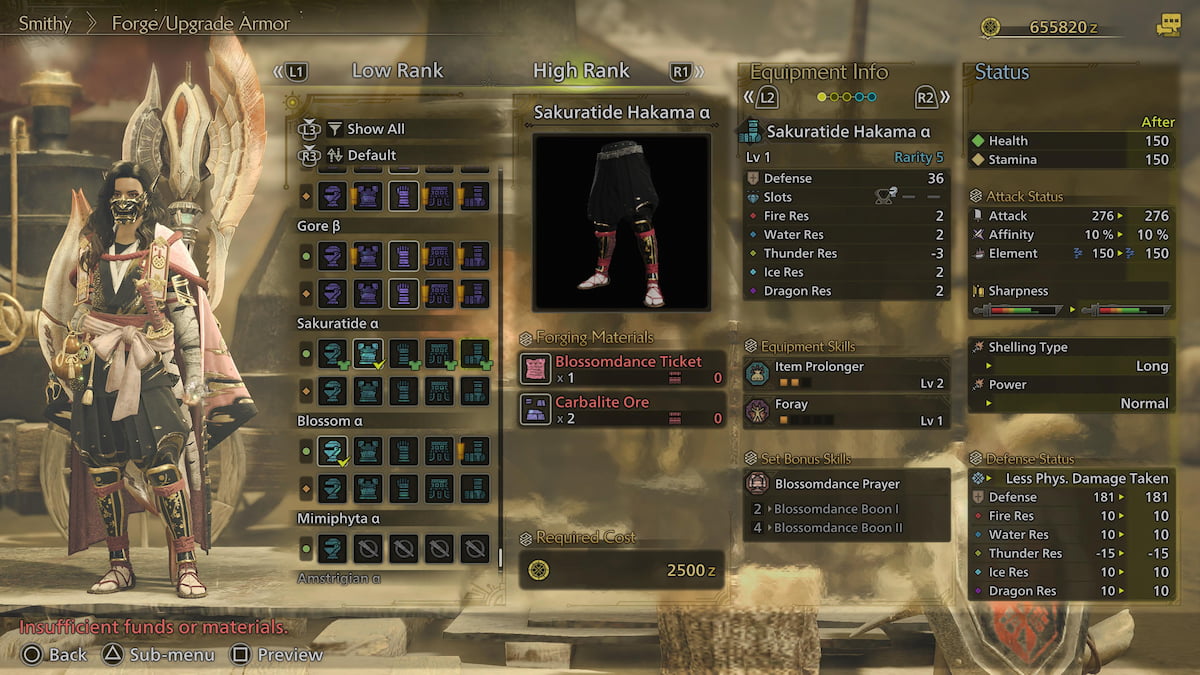Click the Sakuratide Hakama α preview image
The height and width of the screenshot is (675, 1200).
(621, 222)
